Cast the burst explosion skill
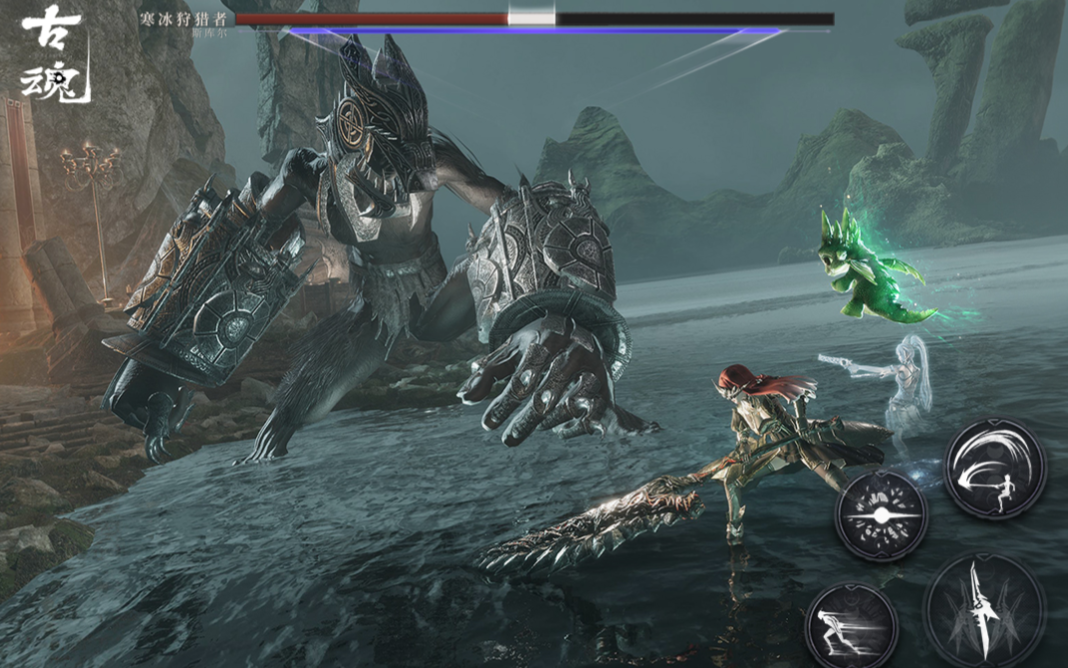This screenshot has height=668, width=1068. (881, 516)
